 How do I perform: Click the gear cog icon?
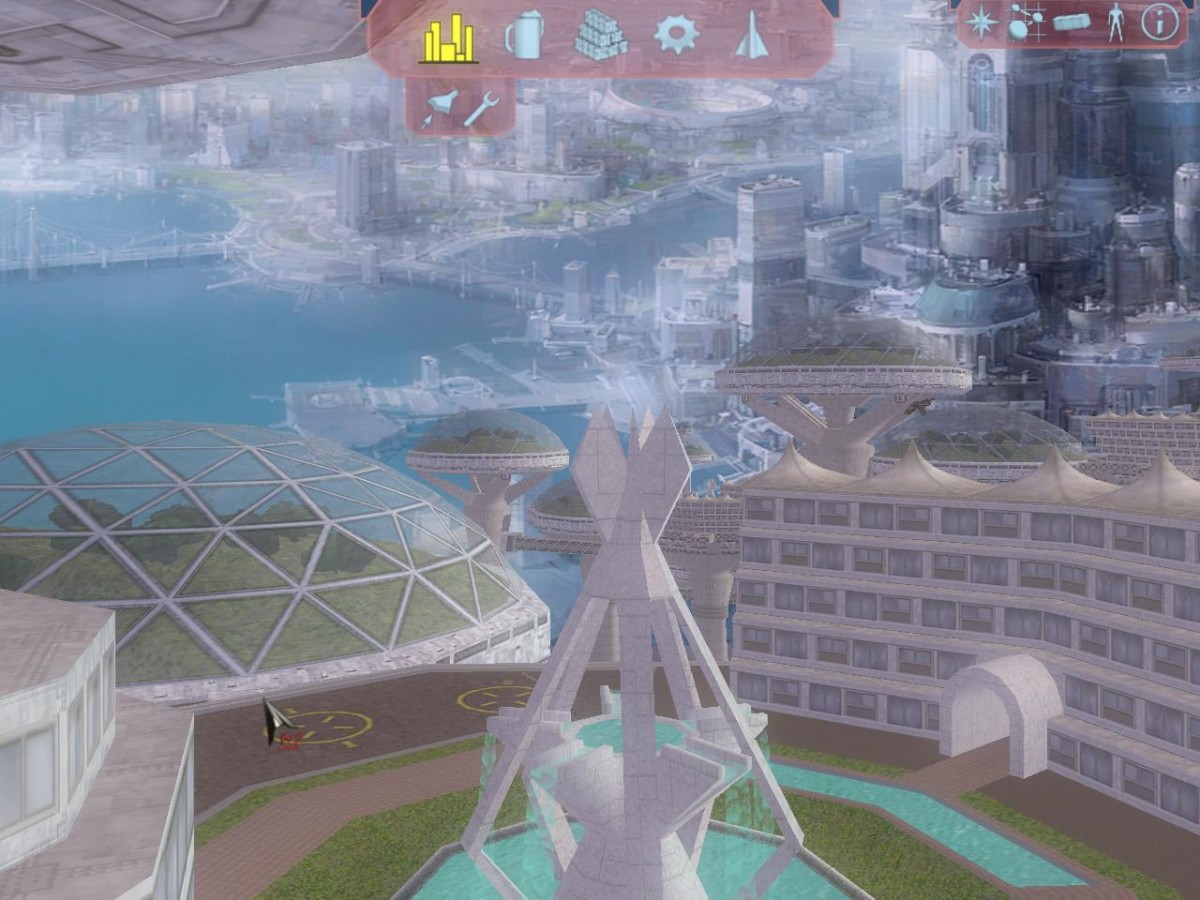click(676, 34)
